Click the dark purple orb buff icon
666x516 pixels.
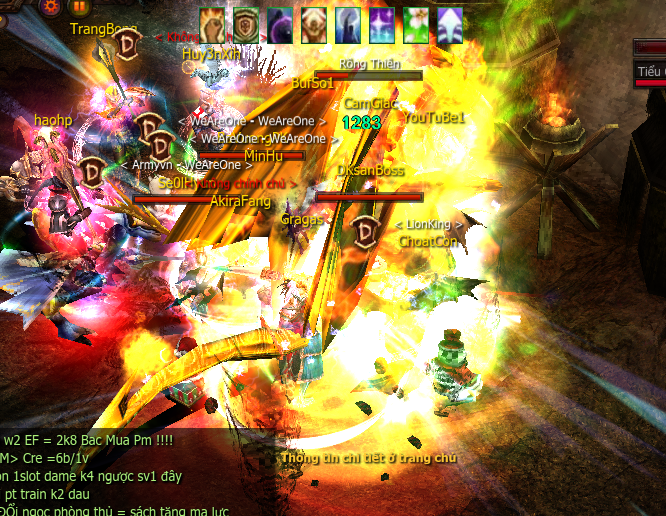click(x=280, y=22)
